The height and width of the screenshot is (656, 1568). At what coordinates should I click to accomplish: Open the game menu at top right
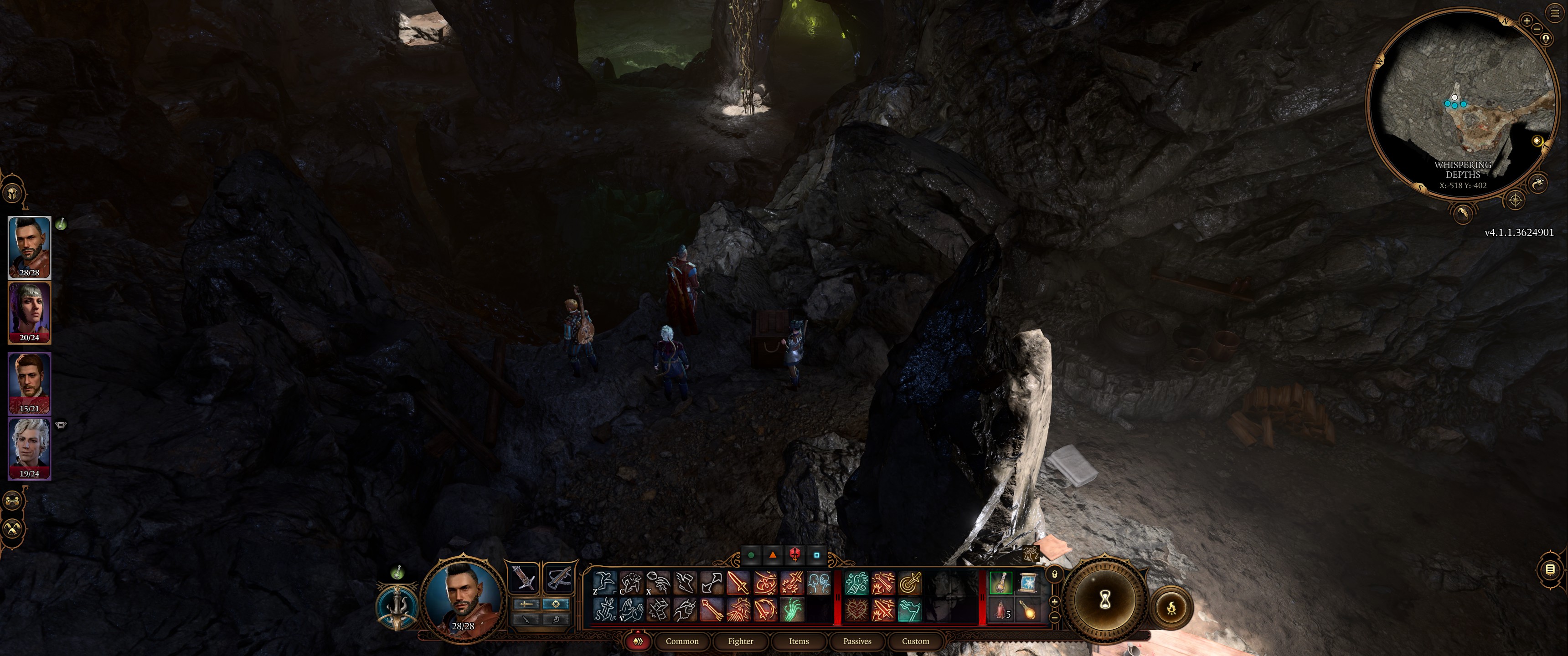pos(1555,12)
